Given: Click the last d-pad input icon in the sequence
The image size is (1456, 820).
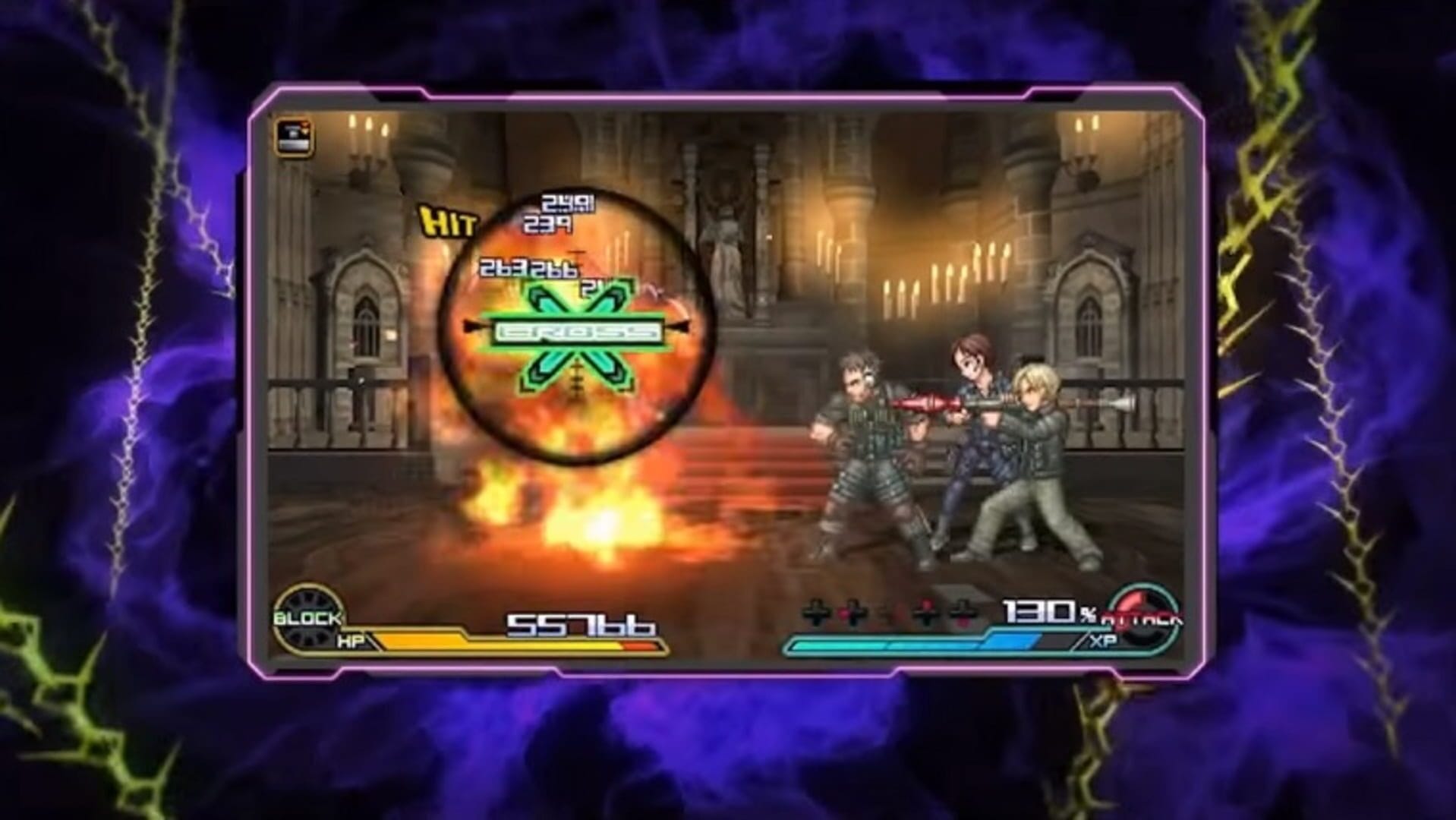Looking at the screenshot, I should [x=960, y=611].
